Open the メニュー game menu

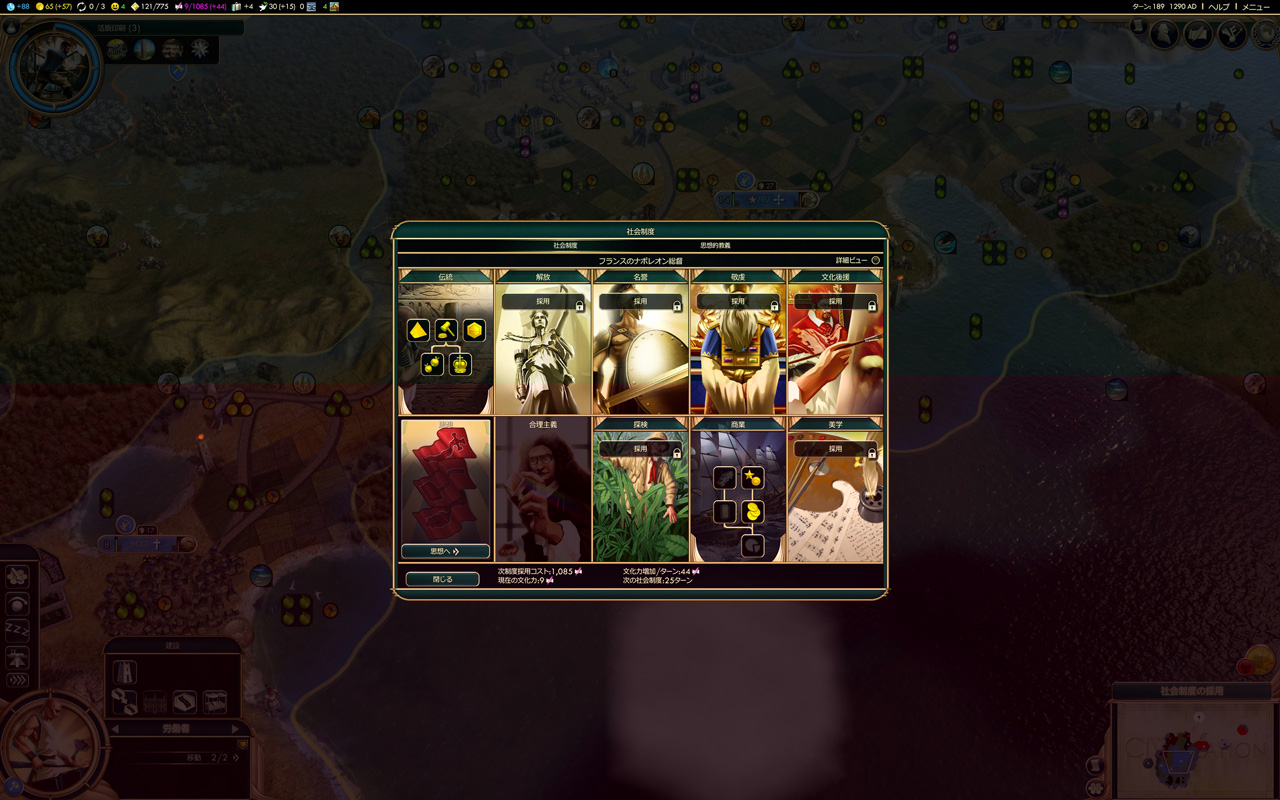[1255, 7]
